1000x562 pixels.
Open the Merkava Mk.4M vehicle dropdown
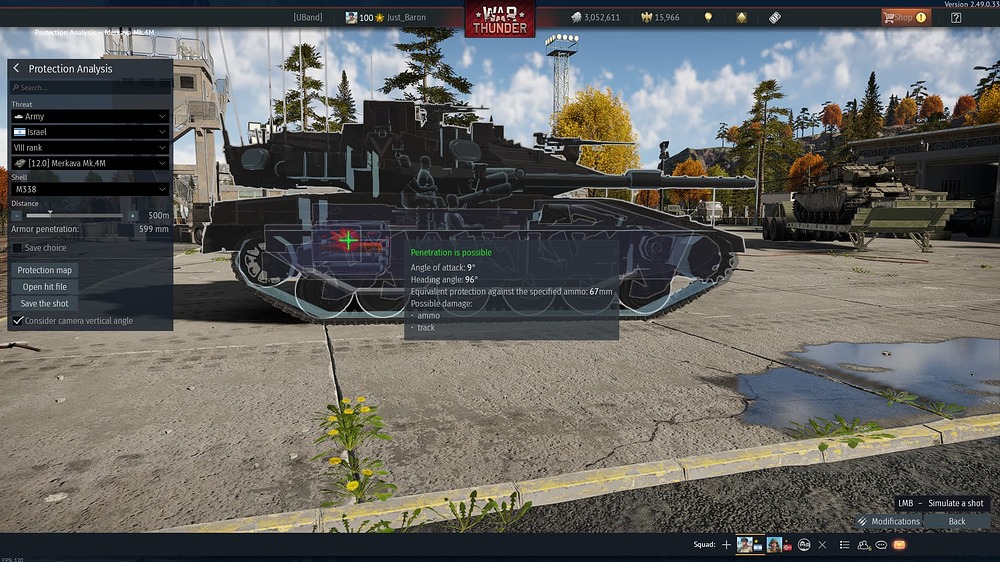coord(90,163)
